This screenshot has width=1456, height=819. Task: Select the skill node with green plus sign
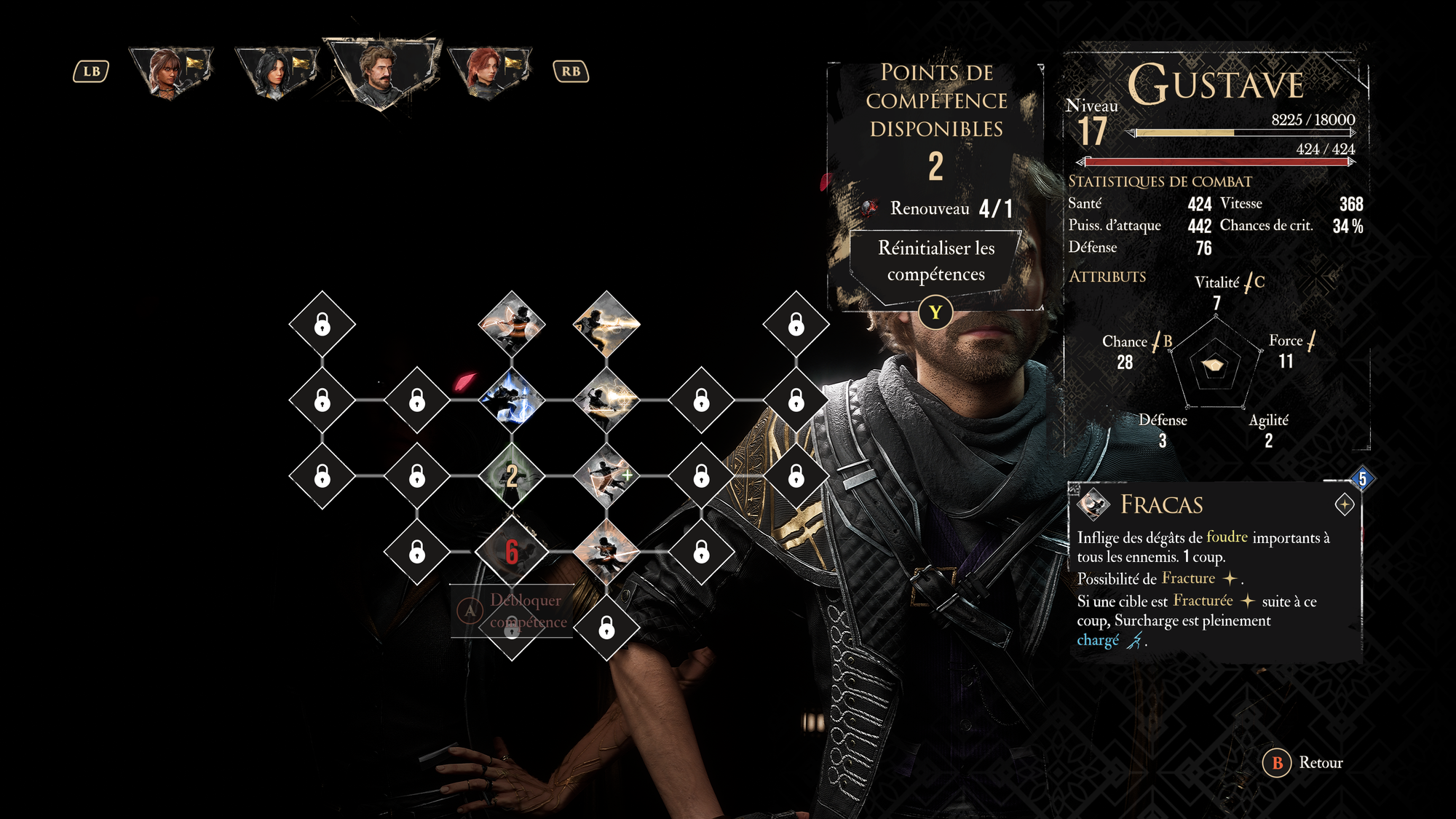[606, 476]
